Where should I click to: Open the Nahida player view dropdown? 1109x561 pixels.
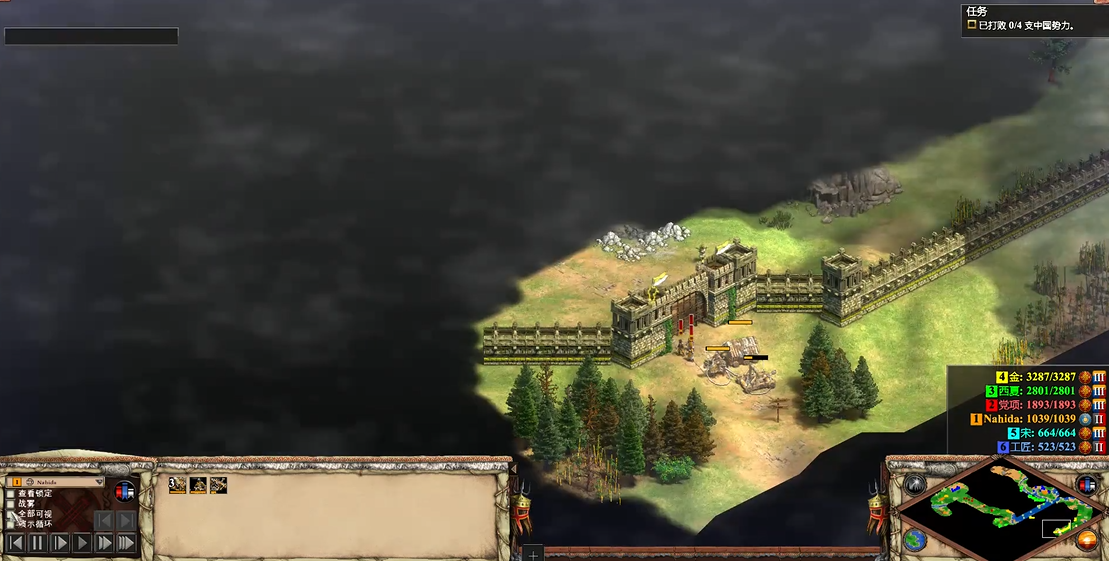point(57,481)
